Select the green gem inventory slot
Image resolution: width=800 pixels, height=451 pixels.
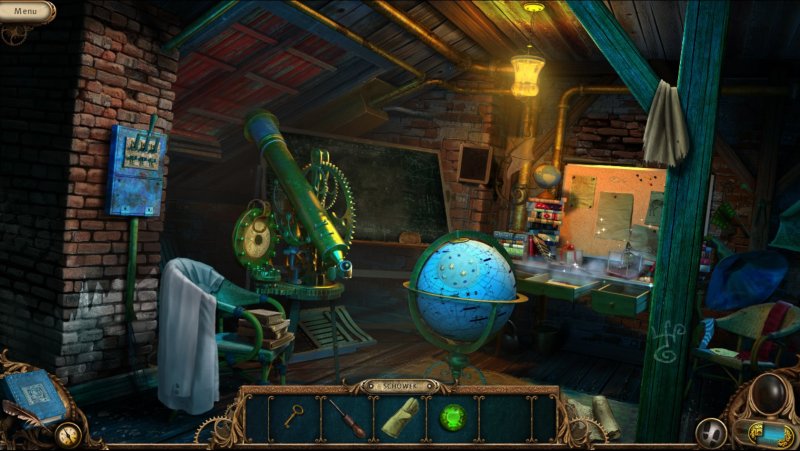pyautogui.click(x=452, y=417)
